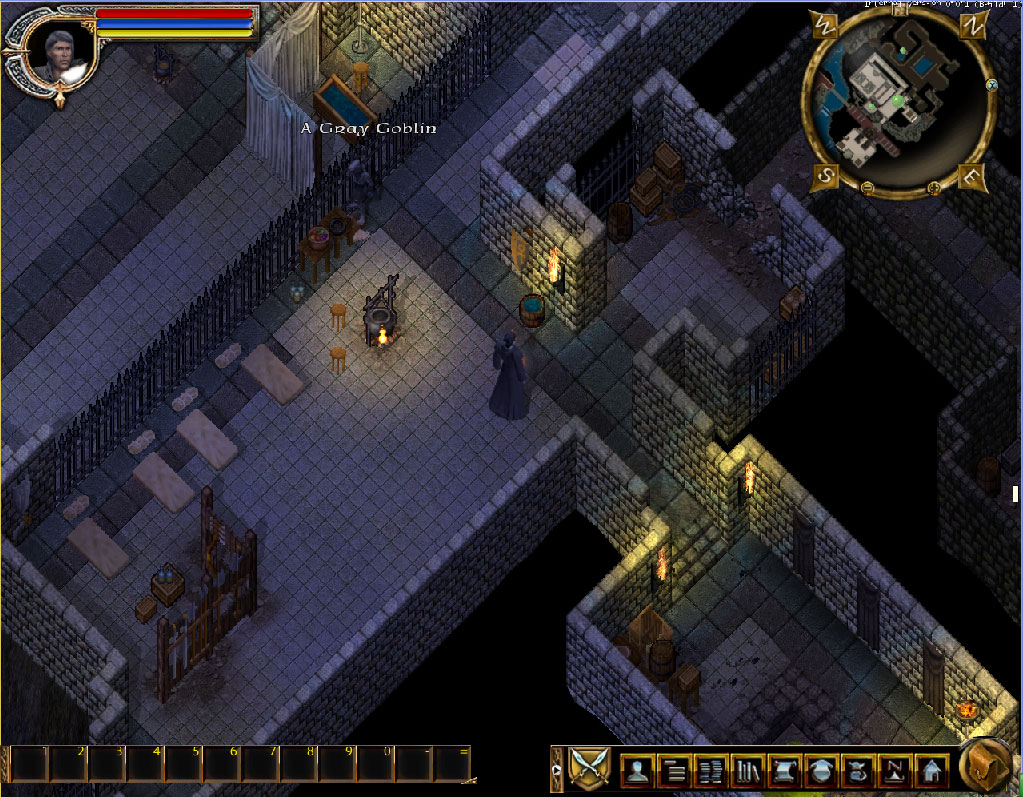The height and width of the screenshot is (797, 1023).
Task: Open the double-column list menu button
Action: tap(712, 770)
